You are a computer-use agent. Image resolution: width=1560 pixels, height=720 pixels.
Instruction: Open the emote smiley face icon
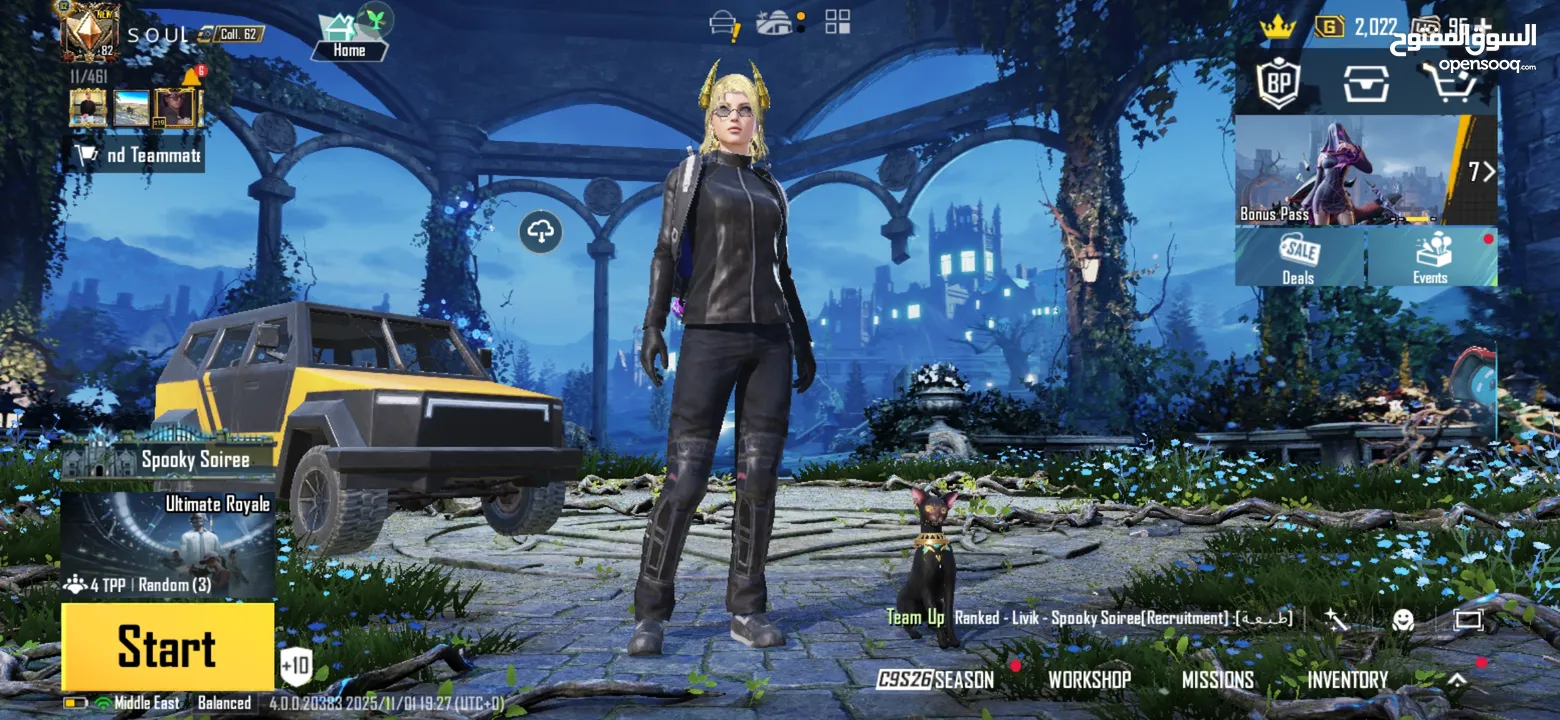coord(1403,620)
